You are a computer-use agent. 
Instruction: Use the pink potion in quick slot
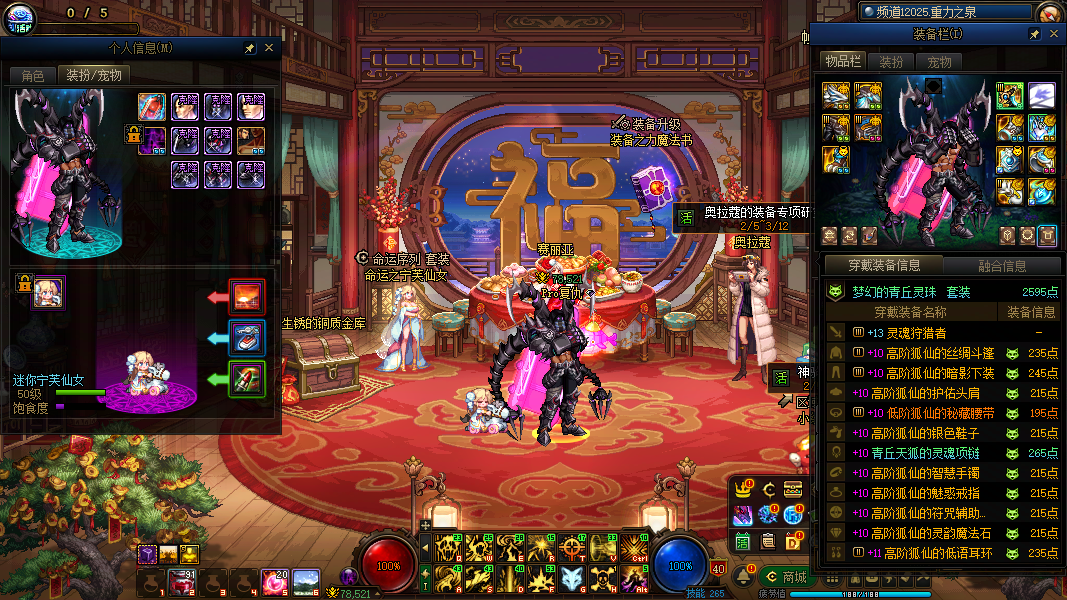click(274, 581)
